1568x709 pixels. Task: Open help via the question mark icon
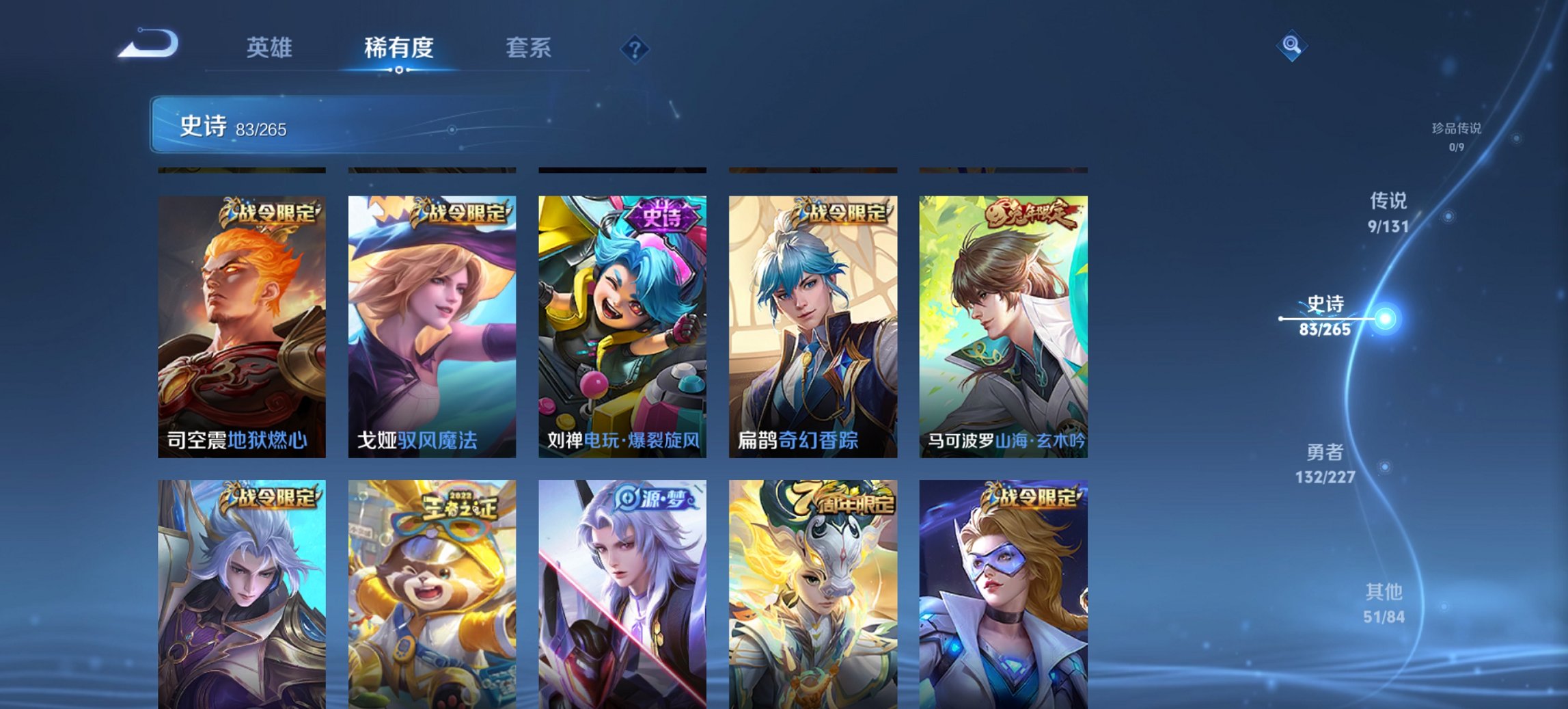(635, 48)
